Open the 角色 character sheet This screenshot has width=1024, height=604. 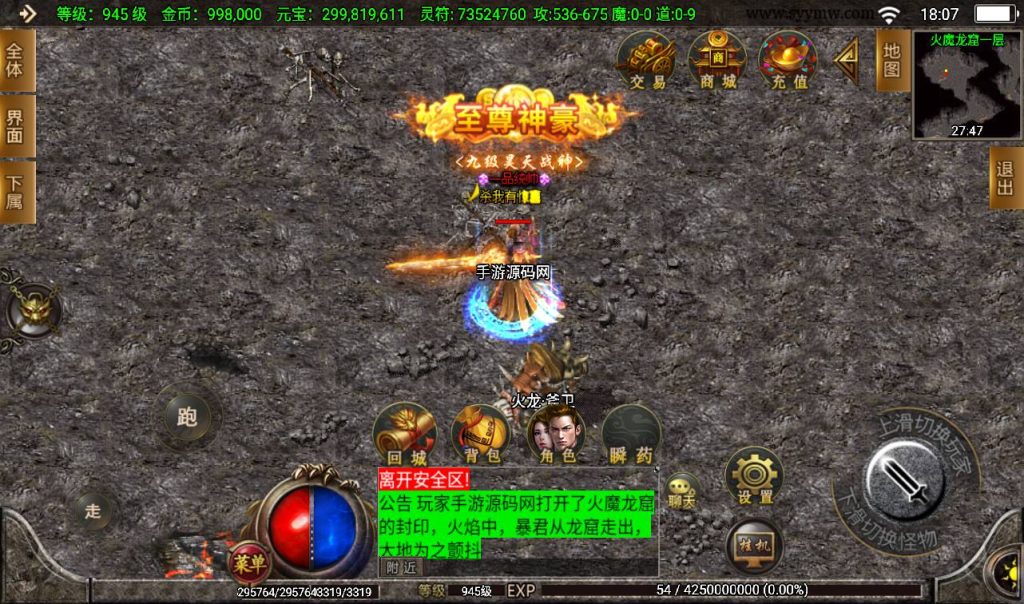pos(556,434)
